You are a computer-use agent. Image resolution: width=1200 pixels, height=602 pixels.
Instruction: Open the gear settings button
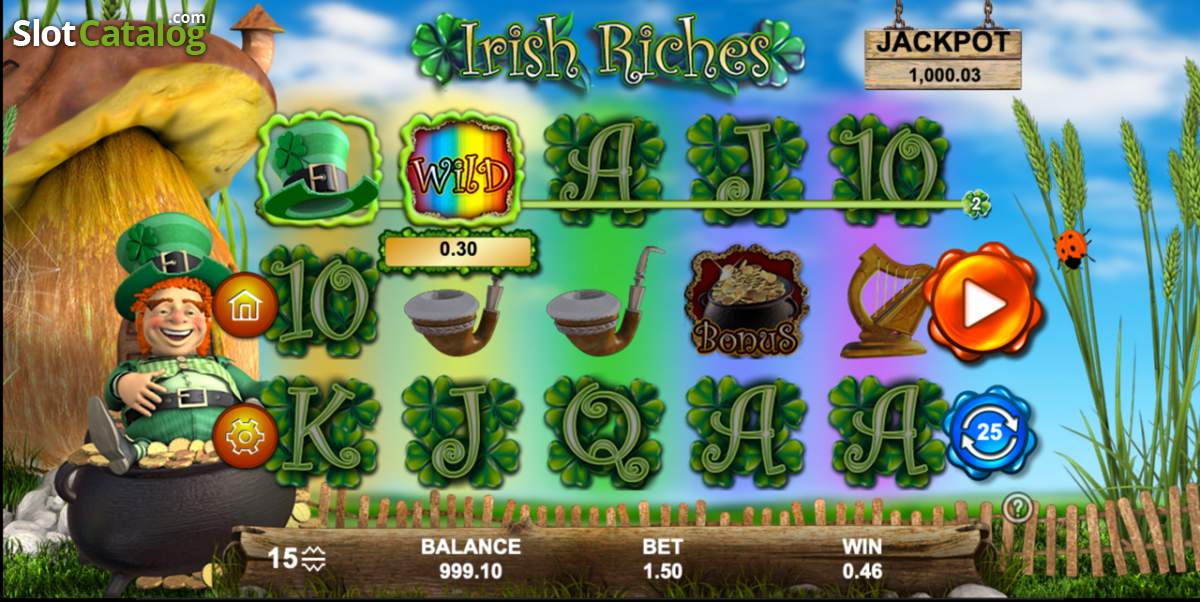244,437
